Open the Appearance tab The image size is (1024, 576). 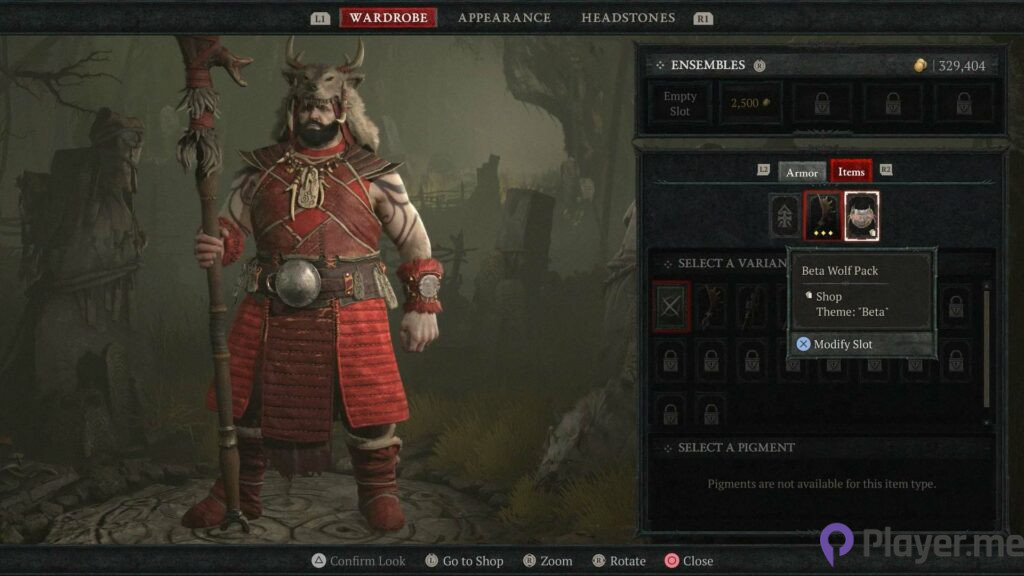click(504, 18)
